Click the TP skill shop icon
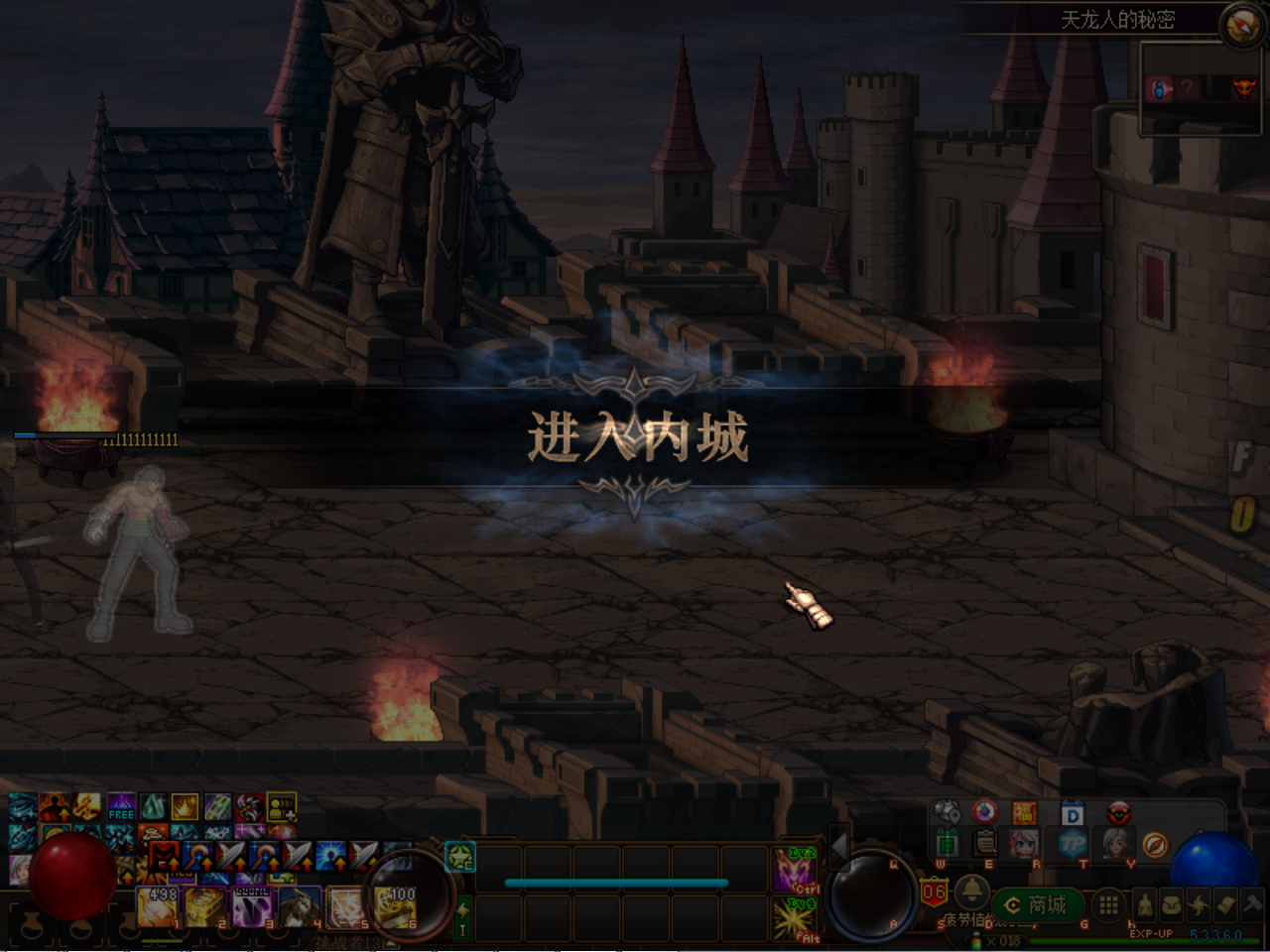 point(1076,845)
